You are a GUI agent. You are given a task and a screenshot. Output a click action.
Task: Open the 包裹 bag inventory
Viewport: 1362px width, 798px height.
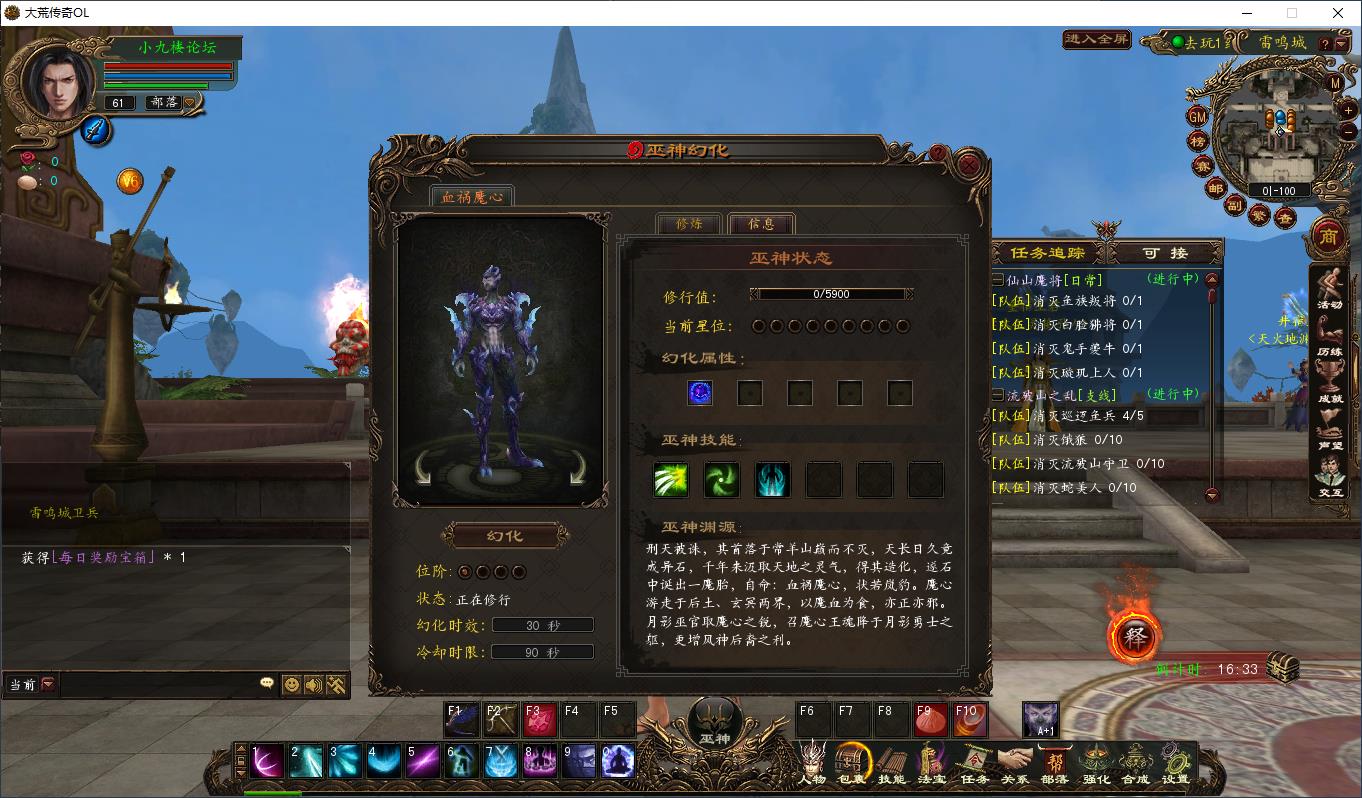(852, 765)
